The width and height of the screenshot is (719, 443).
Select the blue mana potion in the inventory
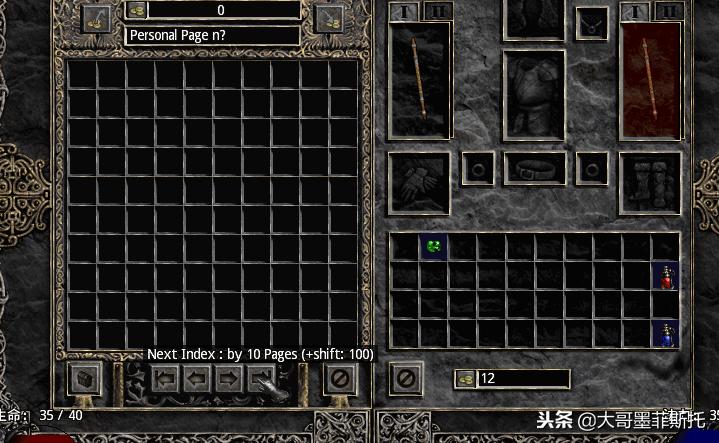pos(665,333)
